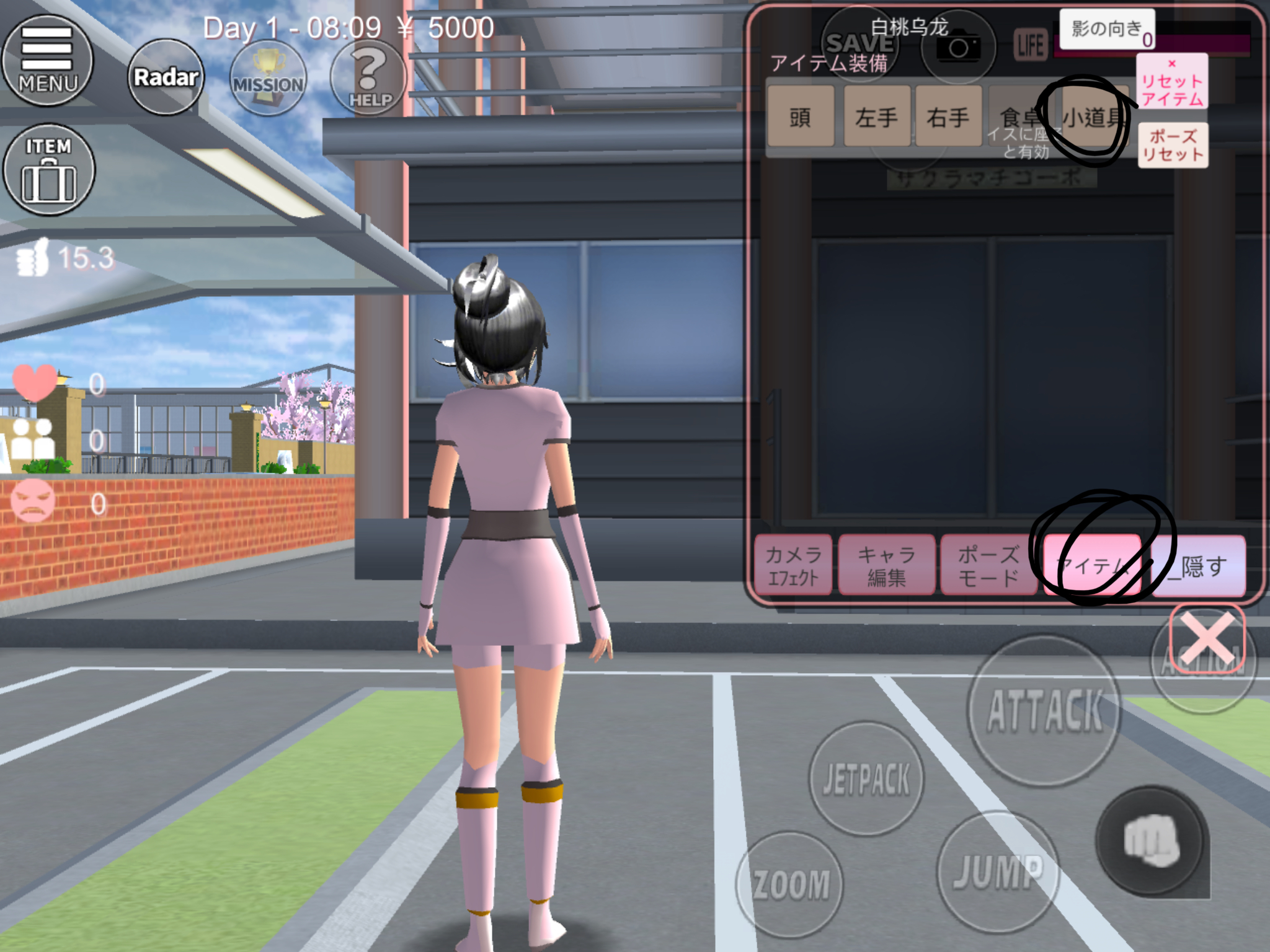The image size is (1270, 952).
Task: Click the リセットアイテム reset item button
Action: coord(1171,82)
